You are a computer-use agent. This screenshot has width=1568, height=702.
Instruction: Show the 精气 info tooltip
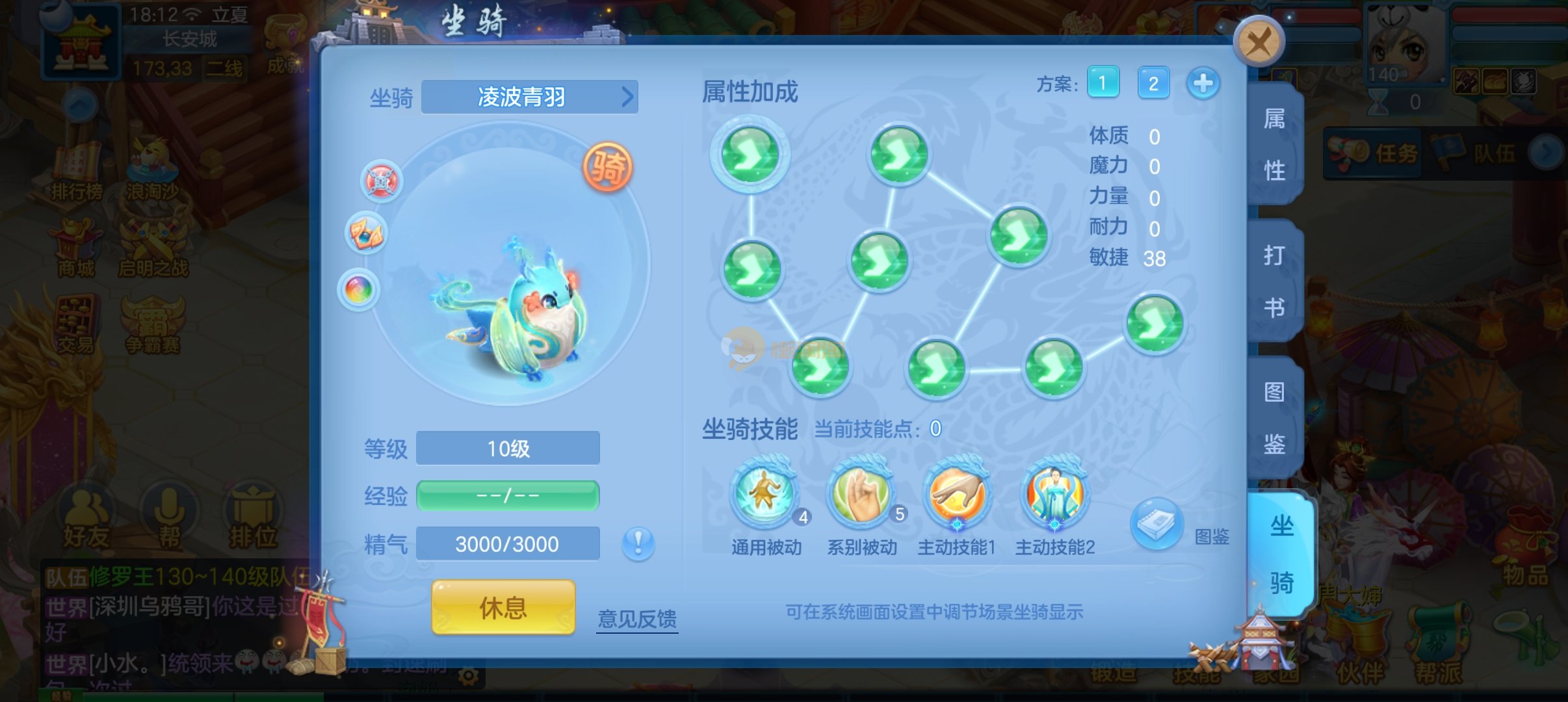coord(638,543)
